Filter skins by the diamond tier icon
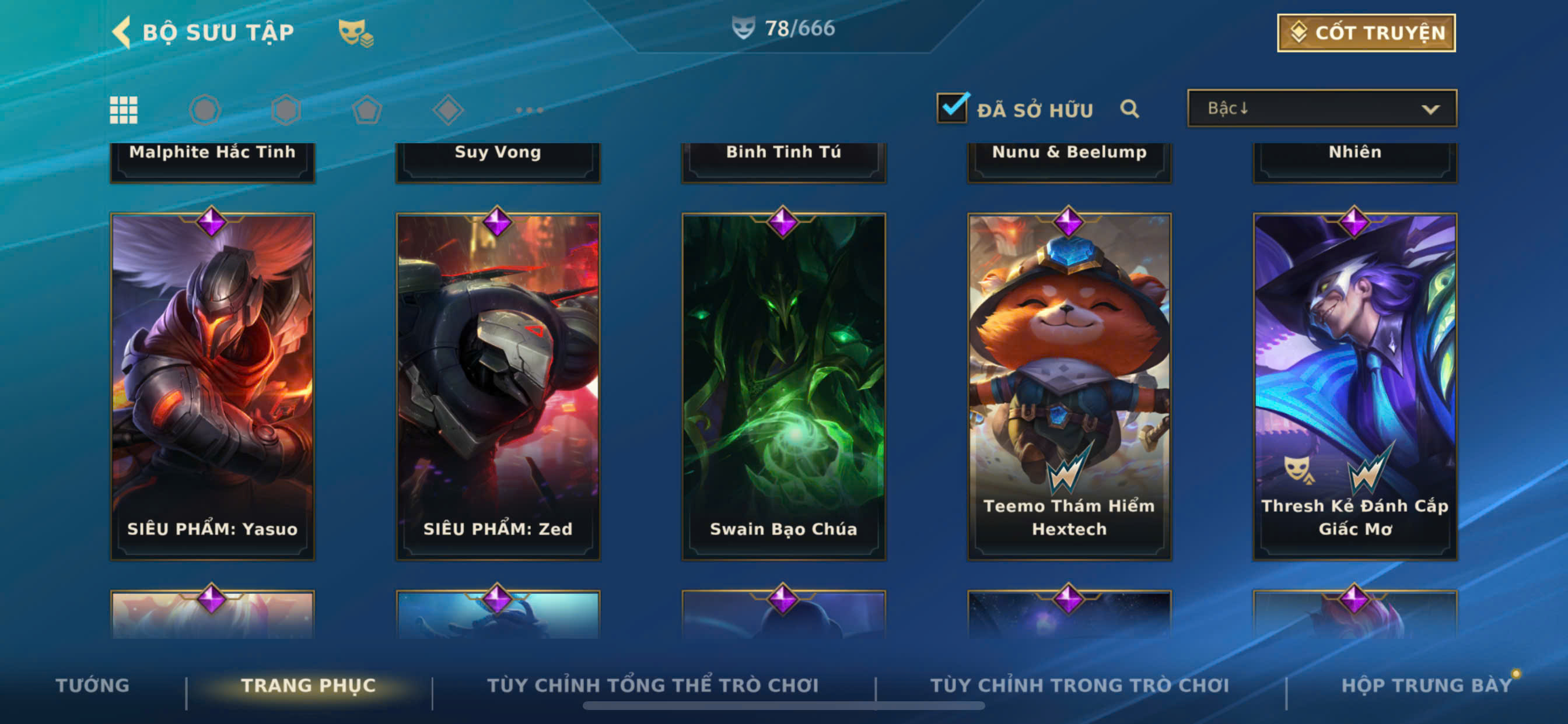This screenshot has height=724, width=1568. point(448,110)
